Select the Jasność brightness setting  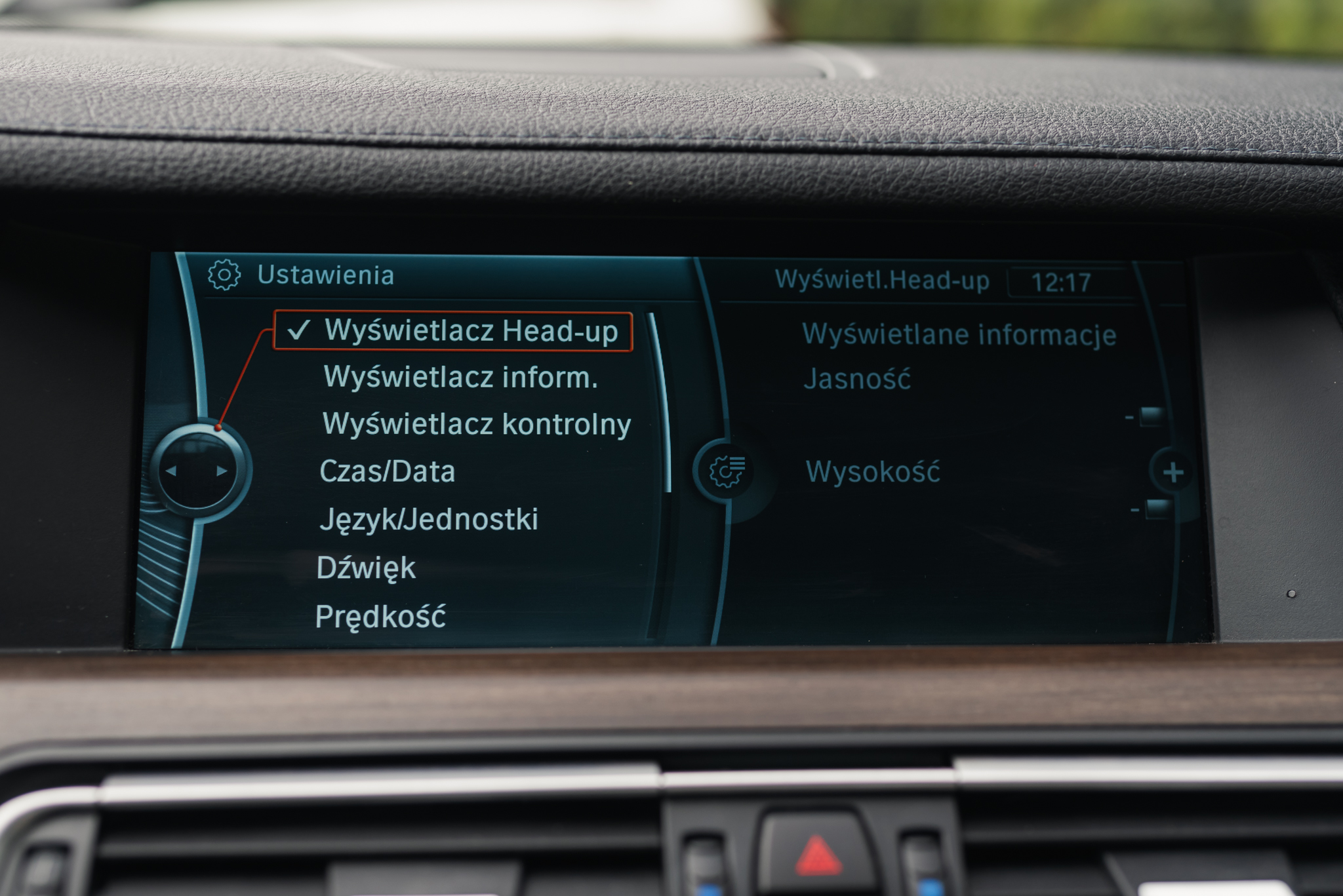click(857, 379)
